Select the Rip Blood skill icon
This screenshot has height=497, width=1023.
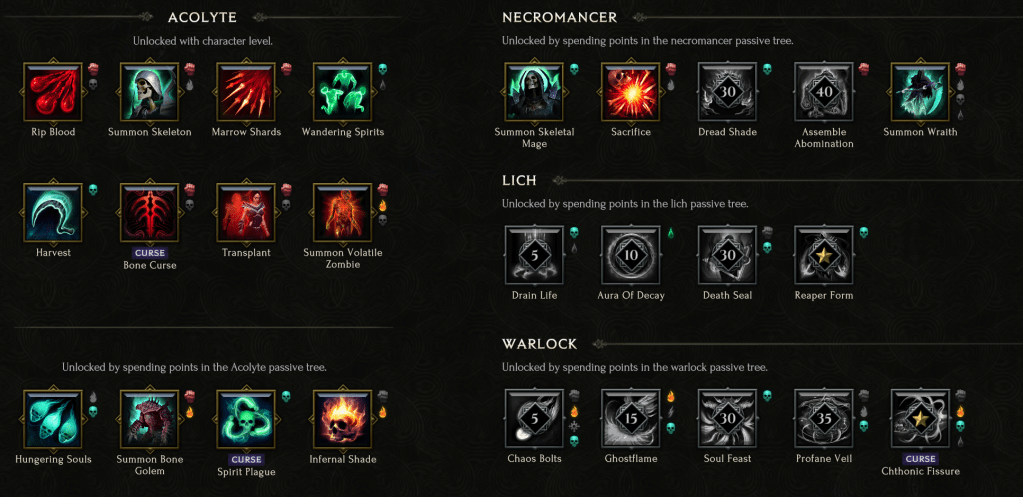tap(52, 92)
